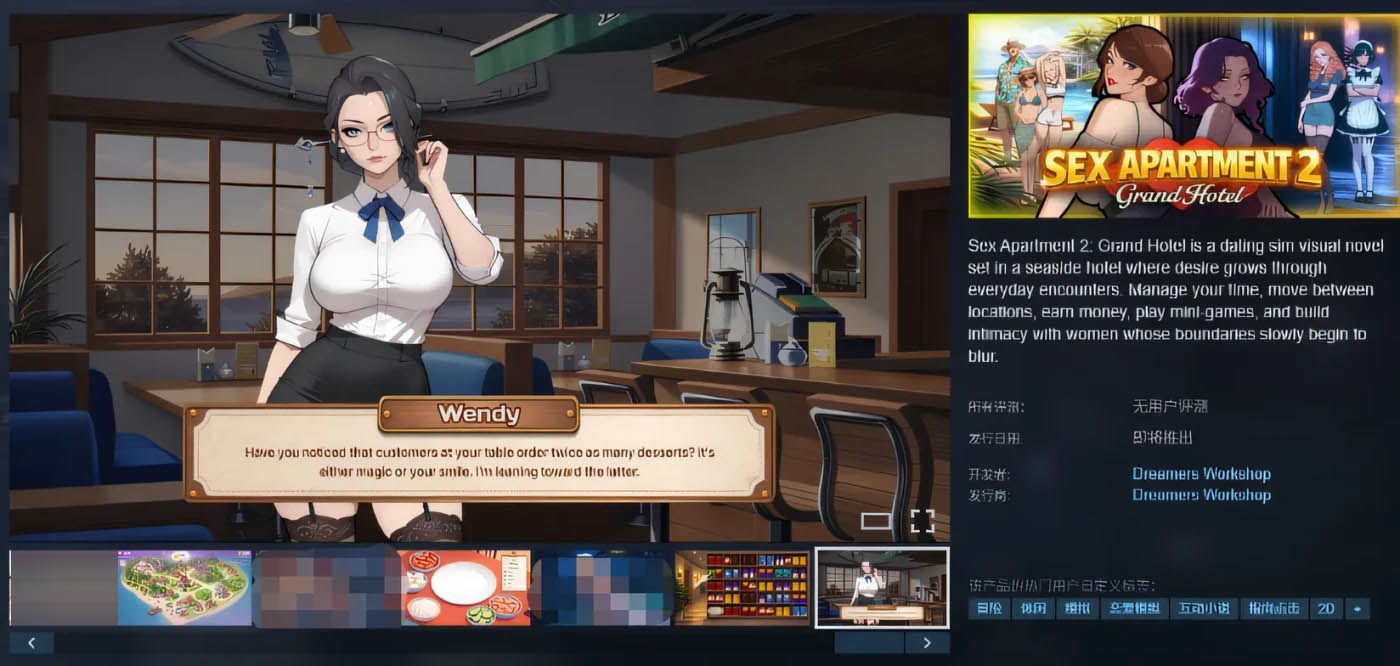Go to the previous thumbnails with the left arrow
Image resolution: width=1400 pixels, height=666 pixels.
[31, 643]
